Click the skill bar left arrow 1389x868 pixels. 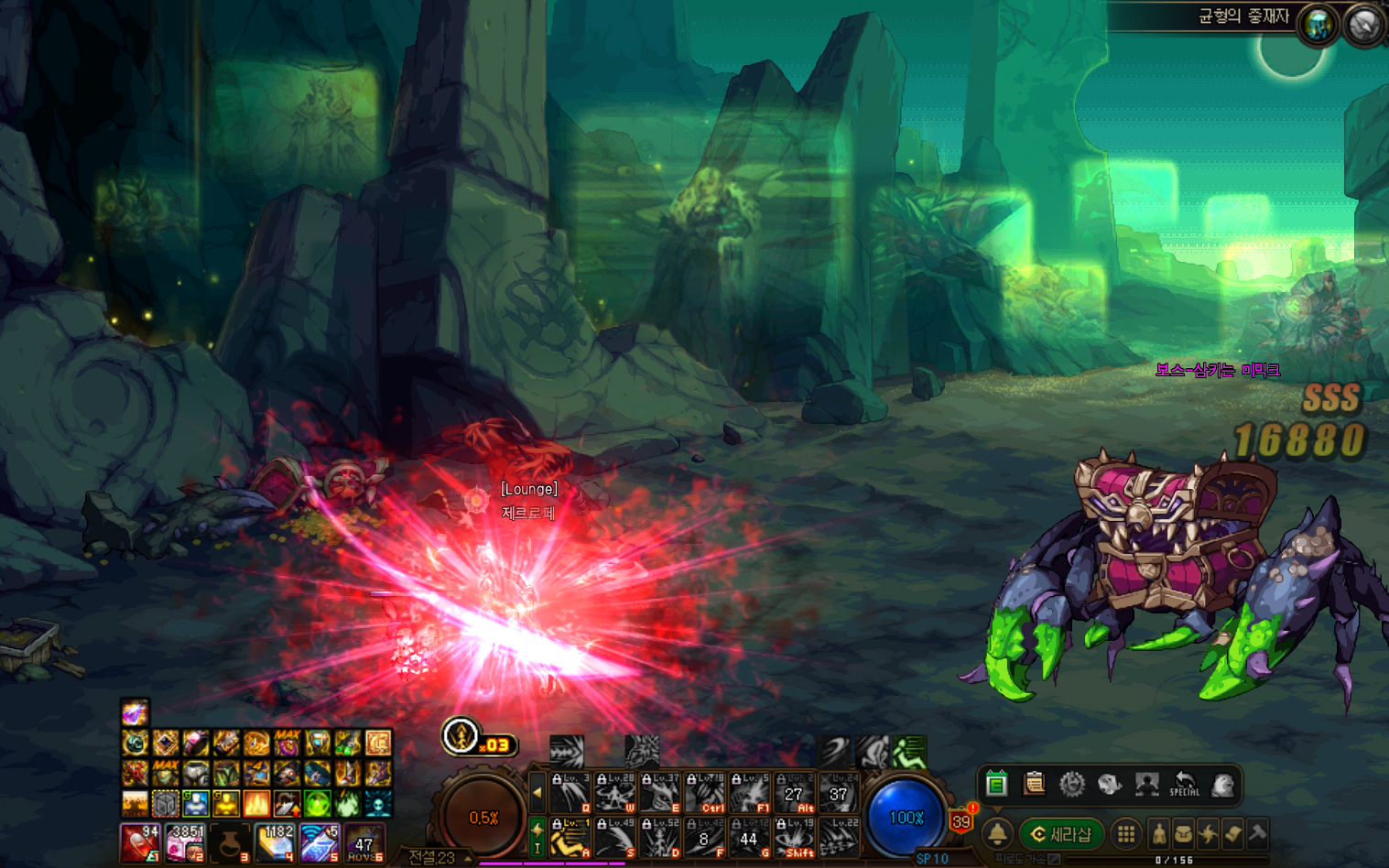coord(537,793)
